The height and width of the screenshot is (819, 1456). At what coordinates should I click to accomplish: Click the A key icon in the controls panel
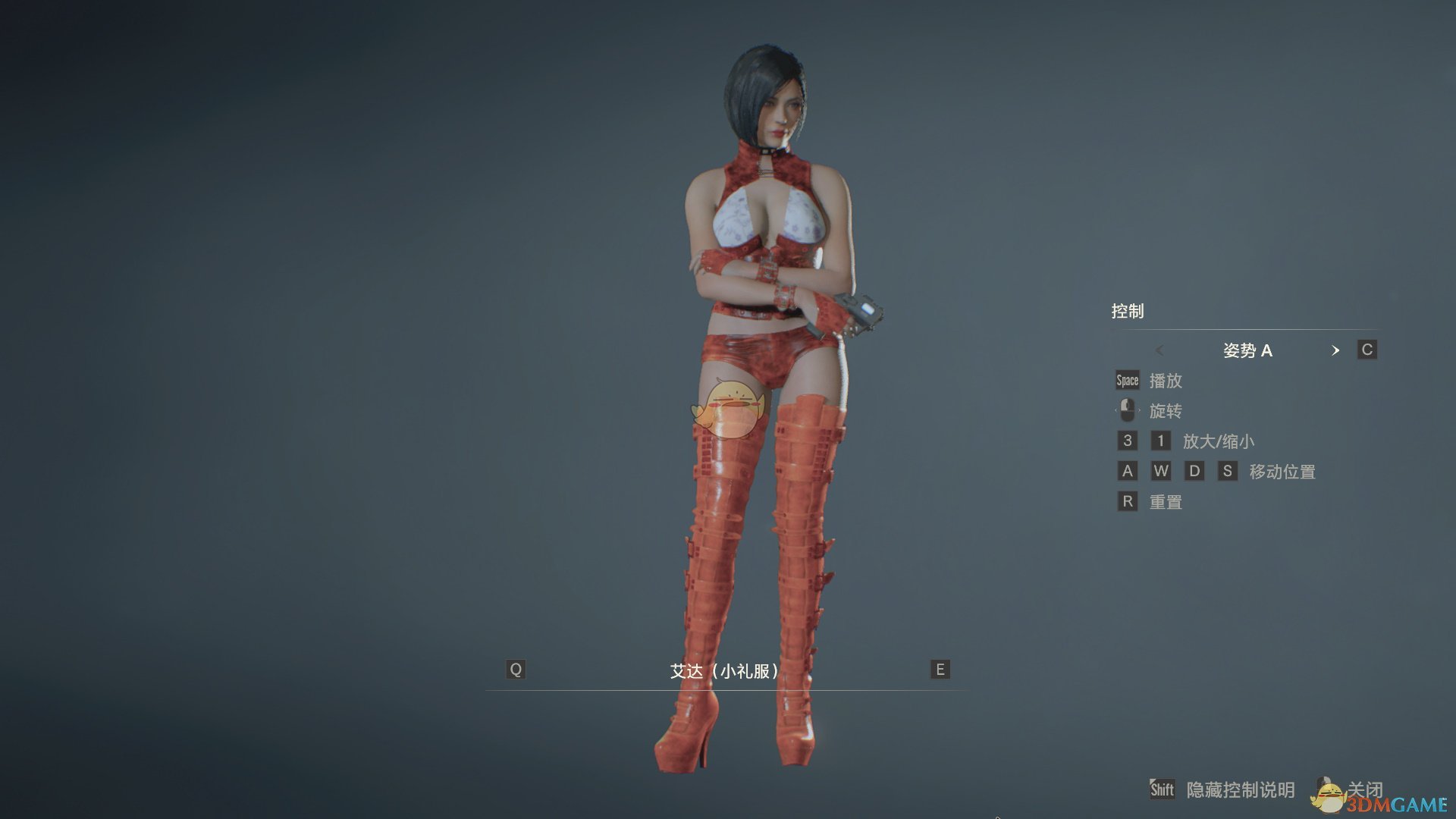tap(1128, 471)
